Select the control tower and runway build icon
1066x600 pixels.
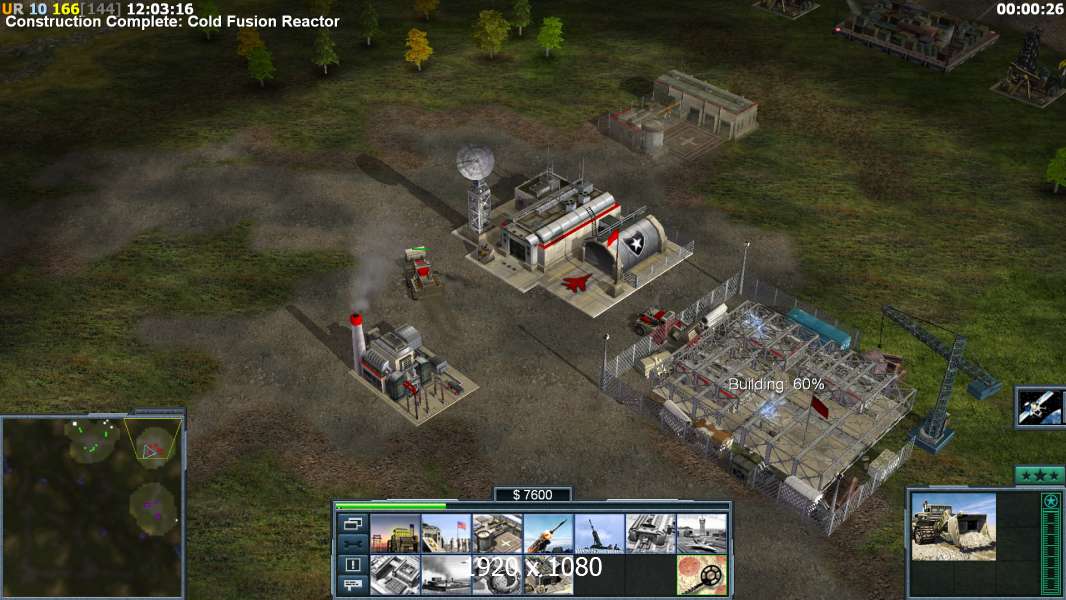coord(702,533)
